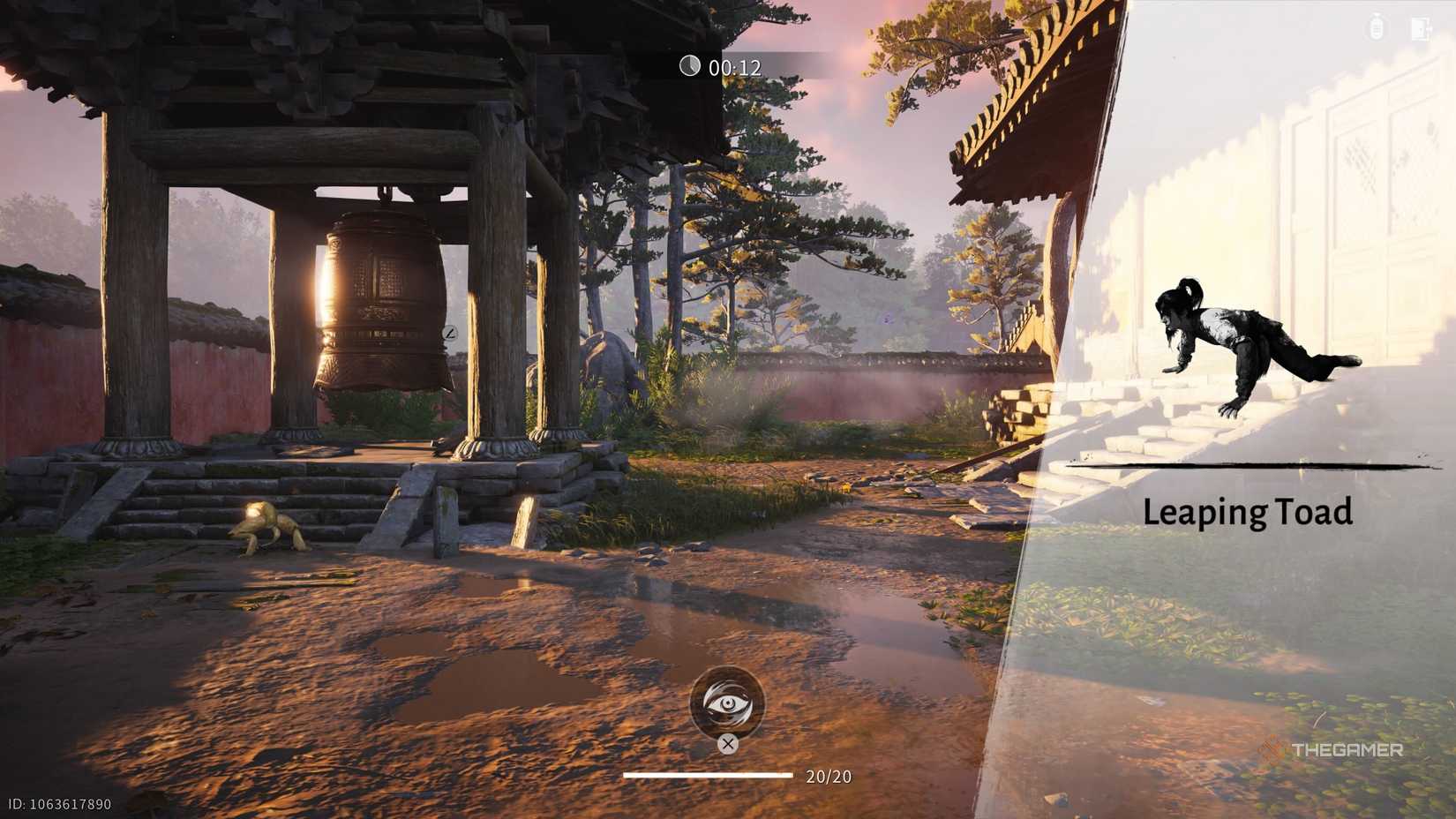The width and height of the screenshot is (1456, 819).
Task: Toggle off observation mode with the X button
Action: point(728,746)
